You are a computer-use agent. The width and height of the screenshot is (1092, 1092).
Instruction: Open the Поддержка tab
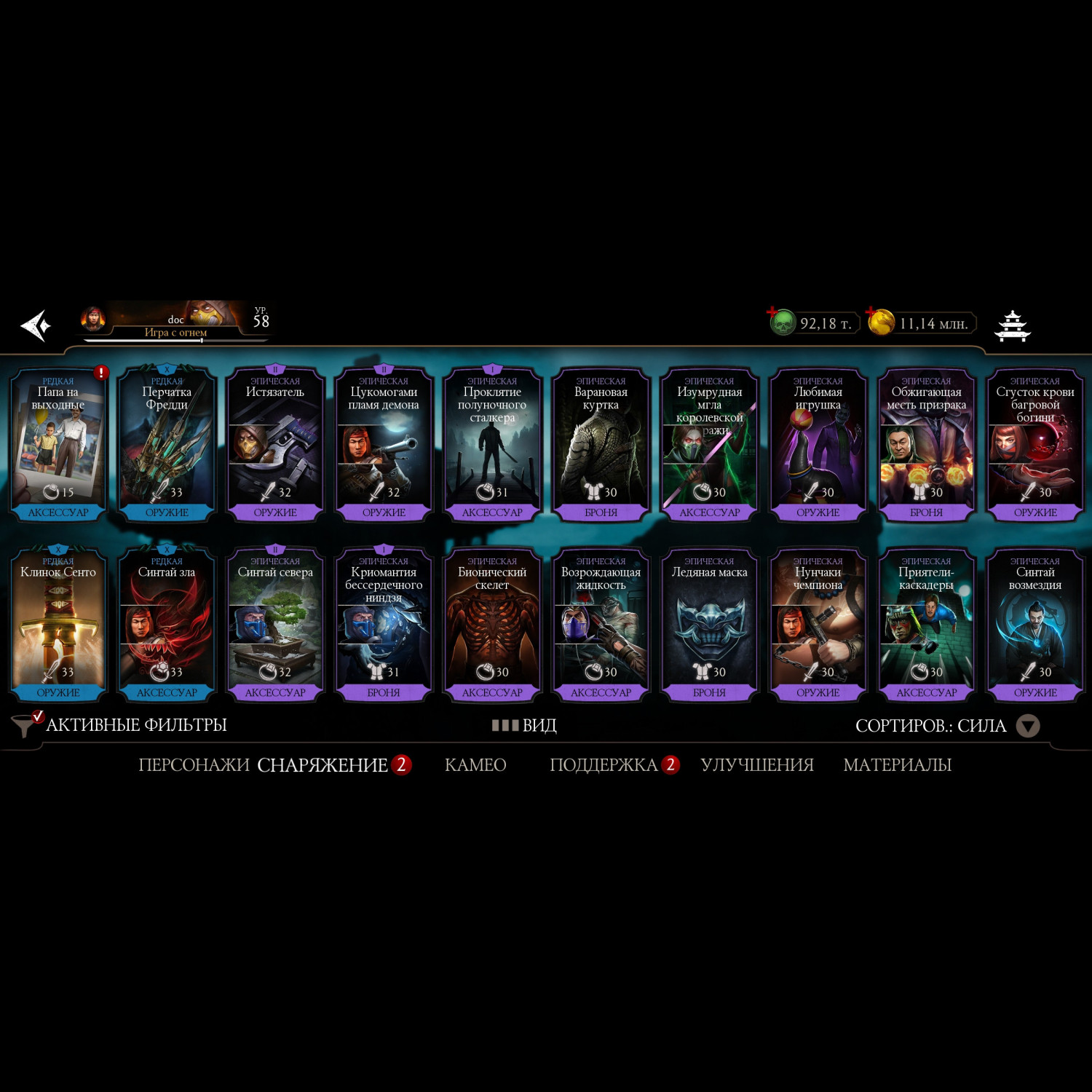(x=604, y=765)
